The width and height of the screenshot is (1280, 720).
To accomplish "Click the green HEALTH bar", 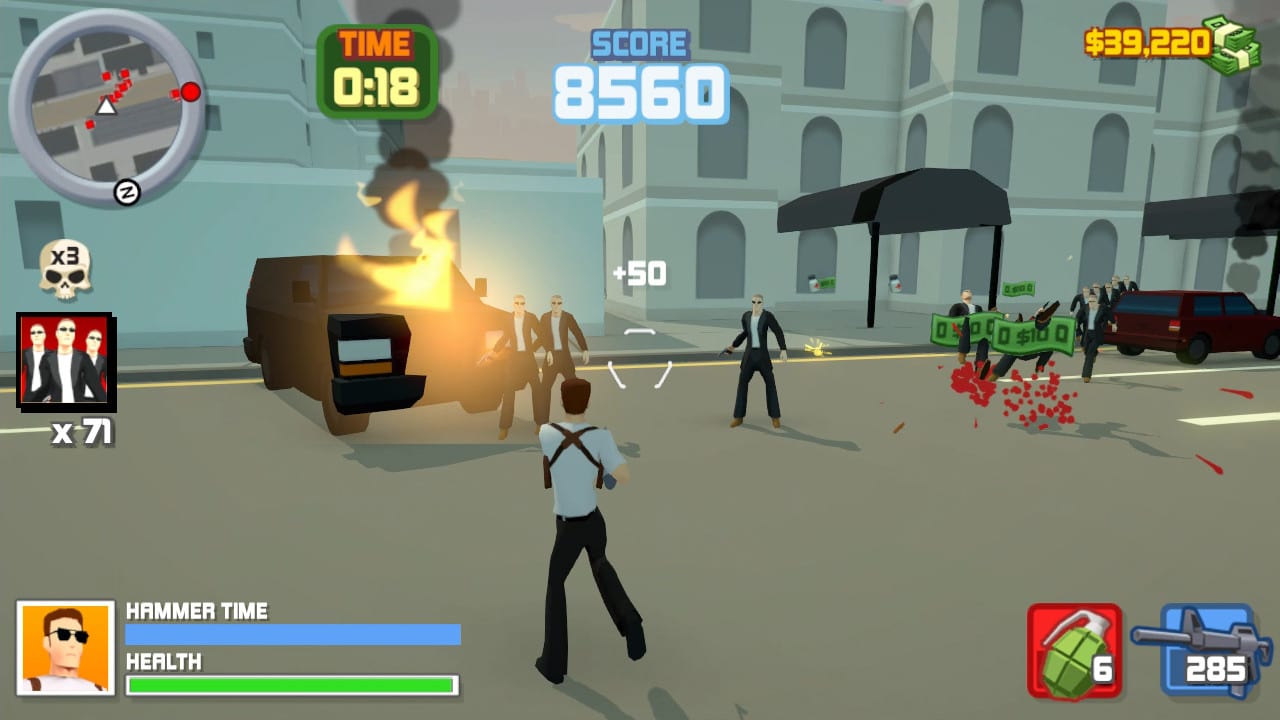I will coord(292,686).
